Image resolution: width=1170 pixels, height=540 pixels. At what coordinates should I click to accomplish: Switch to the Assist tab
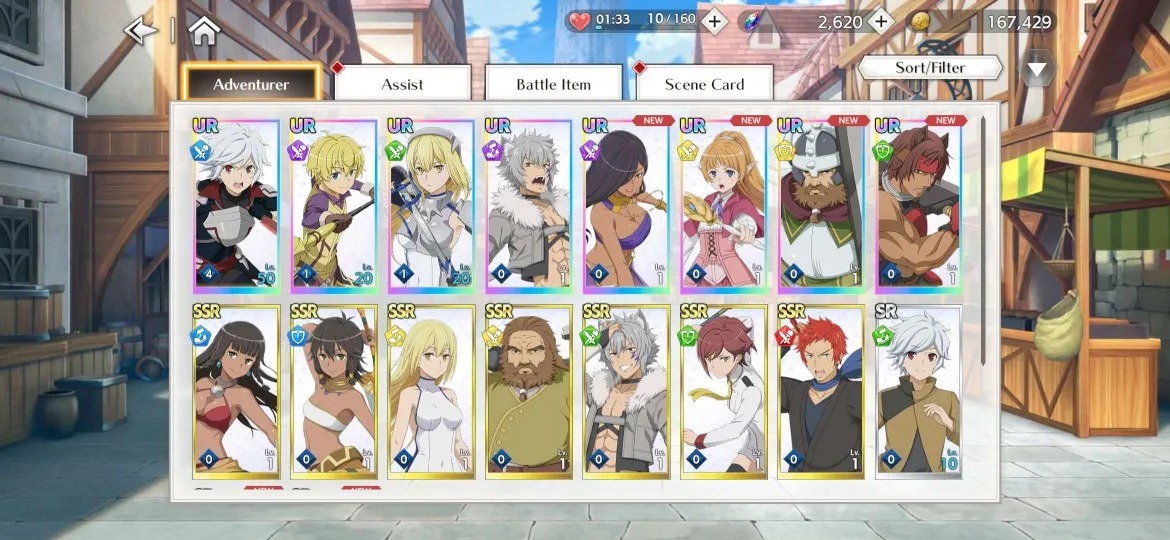click(402, 85)
